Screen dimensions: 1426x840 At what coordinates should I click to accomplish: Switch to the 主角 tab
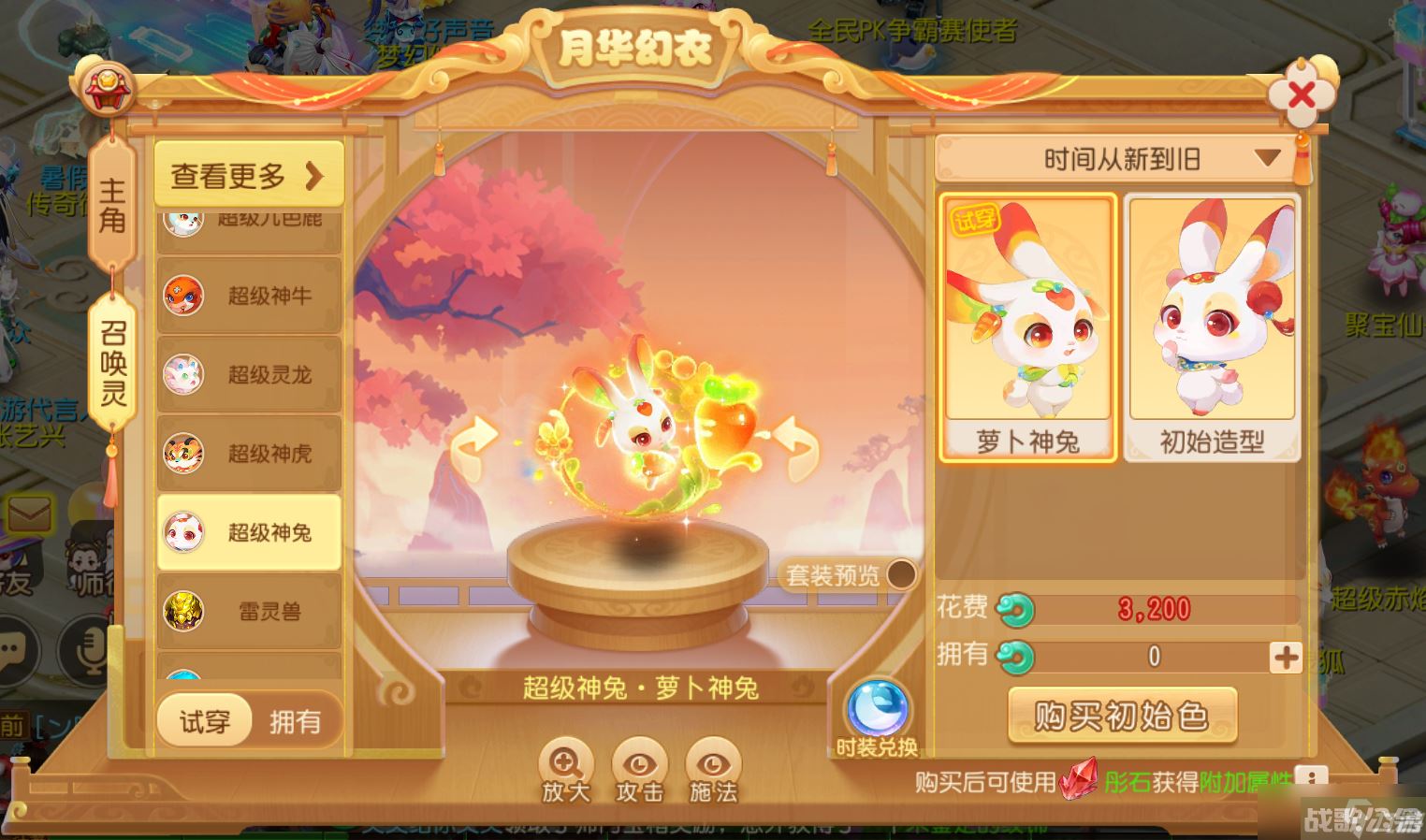pyautogui.click(x=111, y=201)
